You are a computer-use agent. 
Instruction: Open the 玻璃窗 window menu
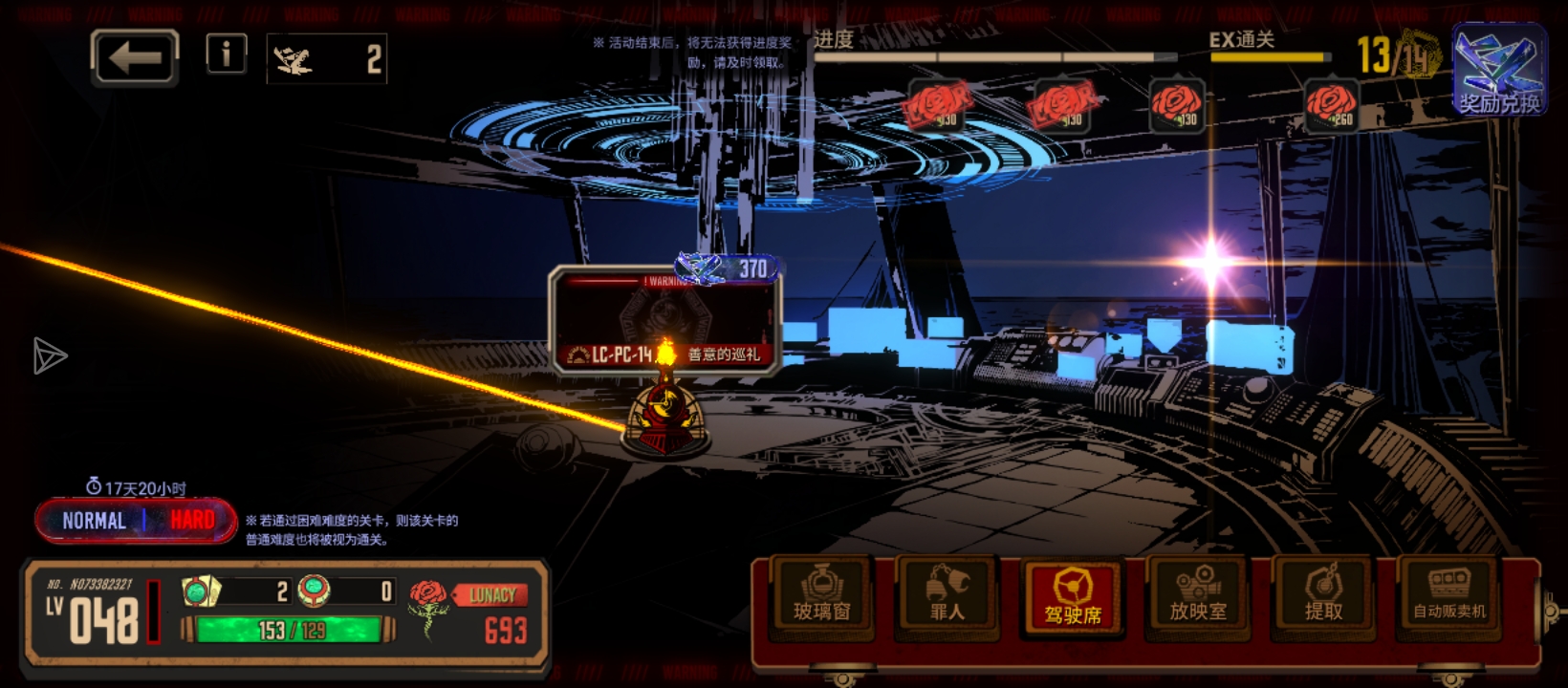pyautogui.click(x=821, y=597)
